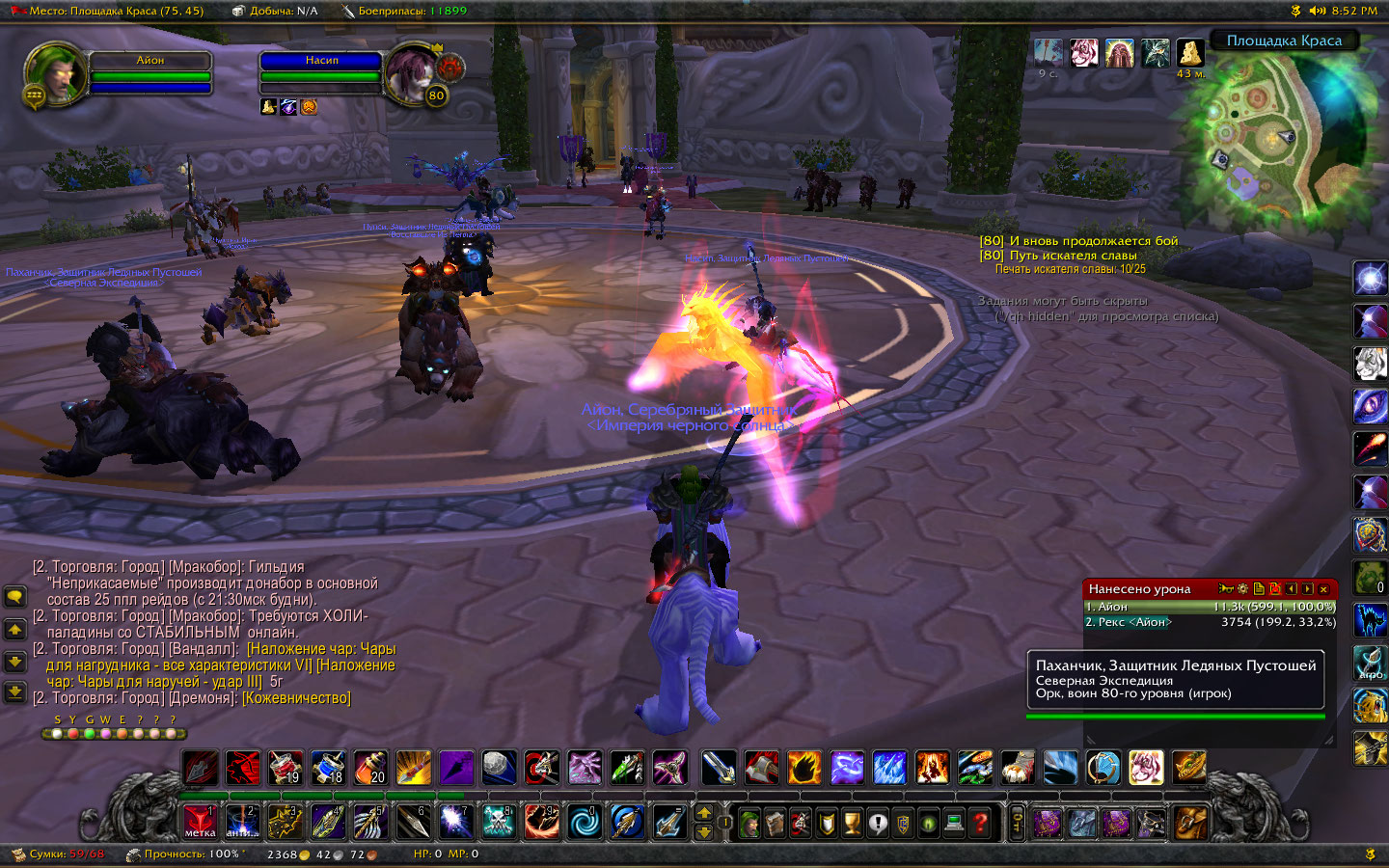Open achievements via the golden goblet button
Viewport: 1389px width, 868px height.
[x=852, y=823]
